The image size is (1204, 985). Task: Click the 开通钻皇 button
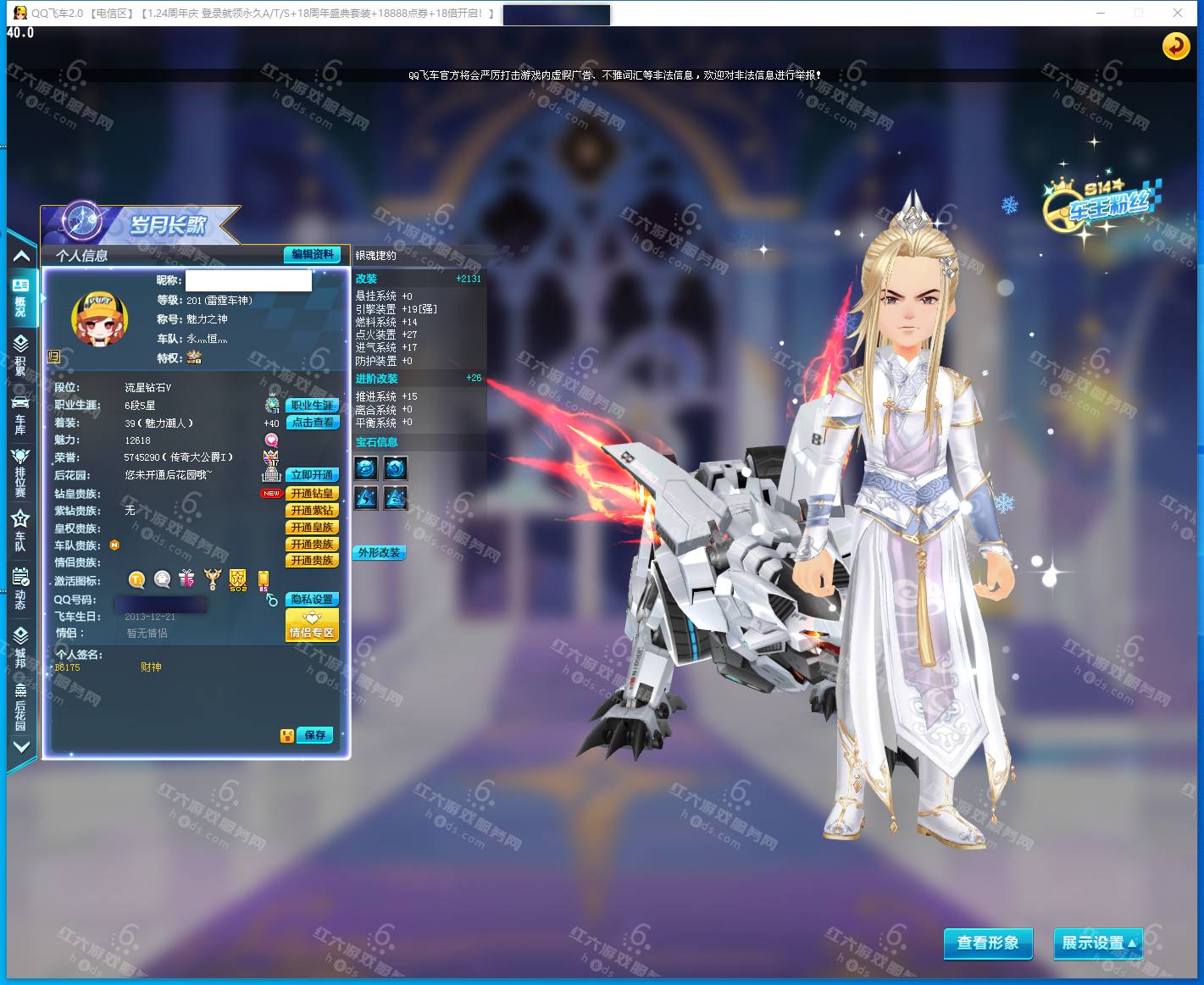313,493
